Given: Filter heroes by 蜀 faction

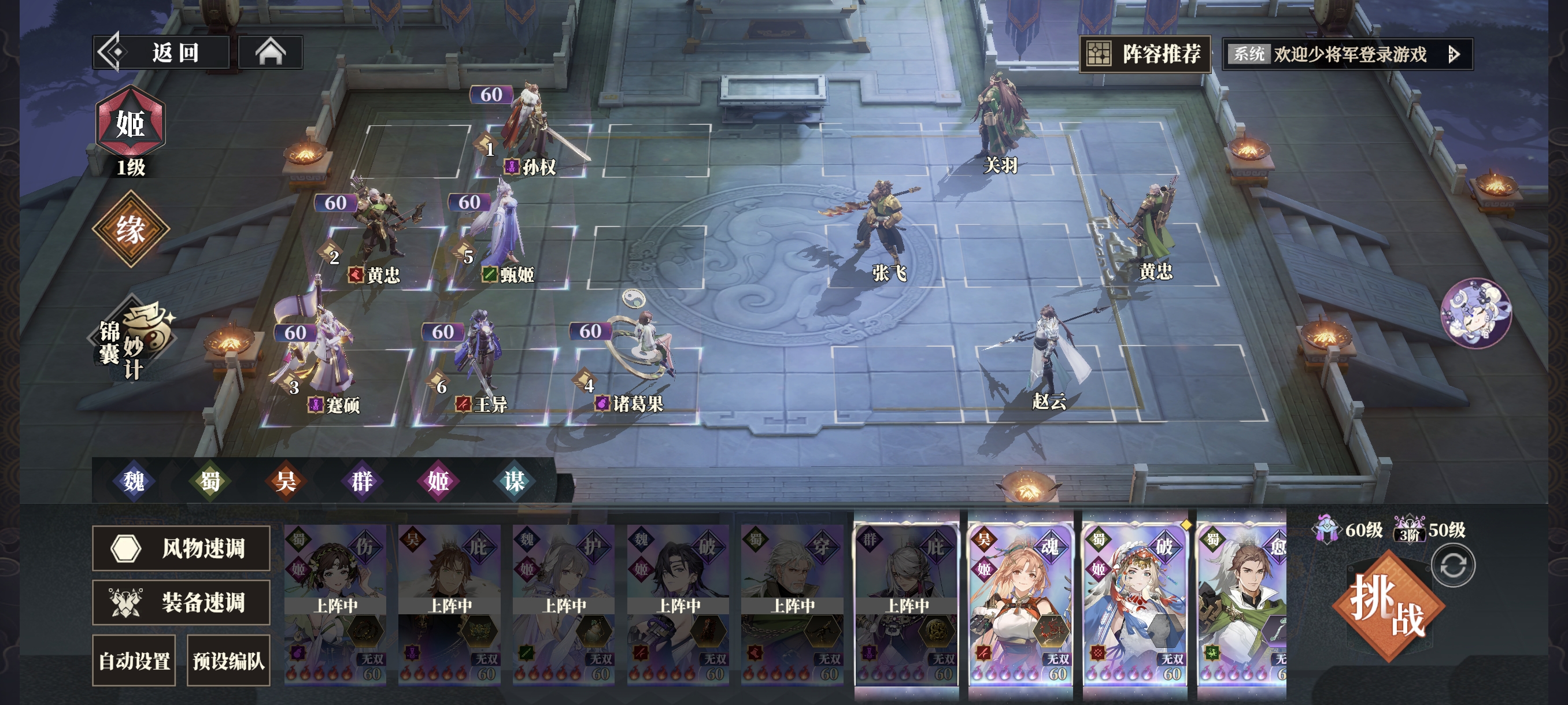Looking at the screenshot, I should [x=210, y=481].
